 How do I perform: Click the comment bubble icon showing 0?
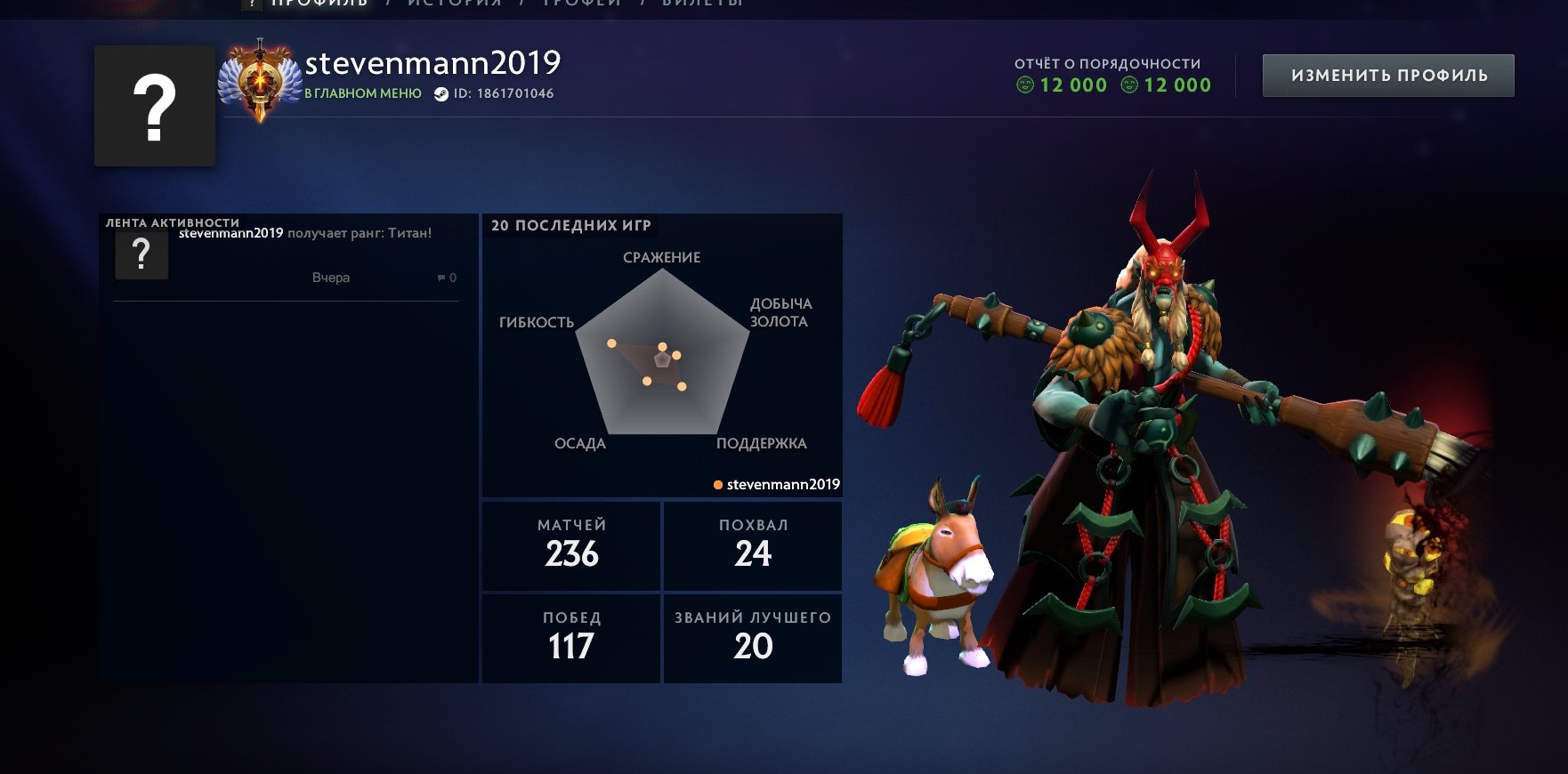coord(440,277)
